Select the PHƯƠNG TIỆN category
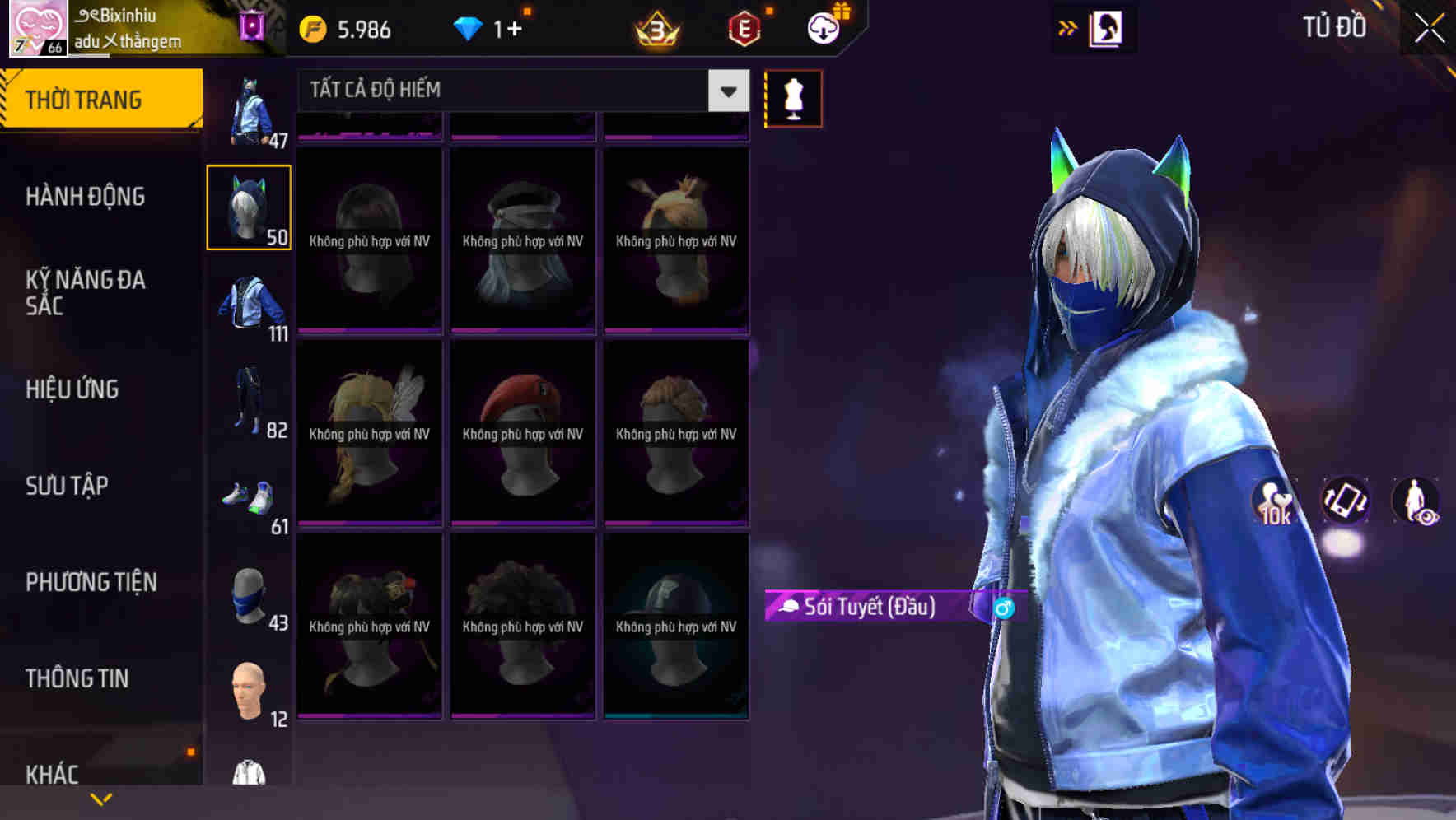The height and width of the screenshot is (820, 1456). coord(91,582)
